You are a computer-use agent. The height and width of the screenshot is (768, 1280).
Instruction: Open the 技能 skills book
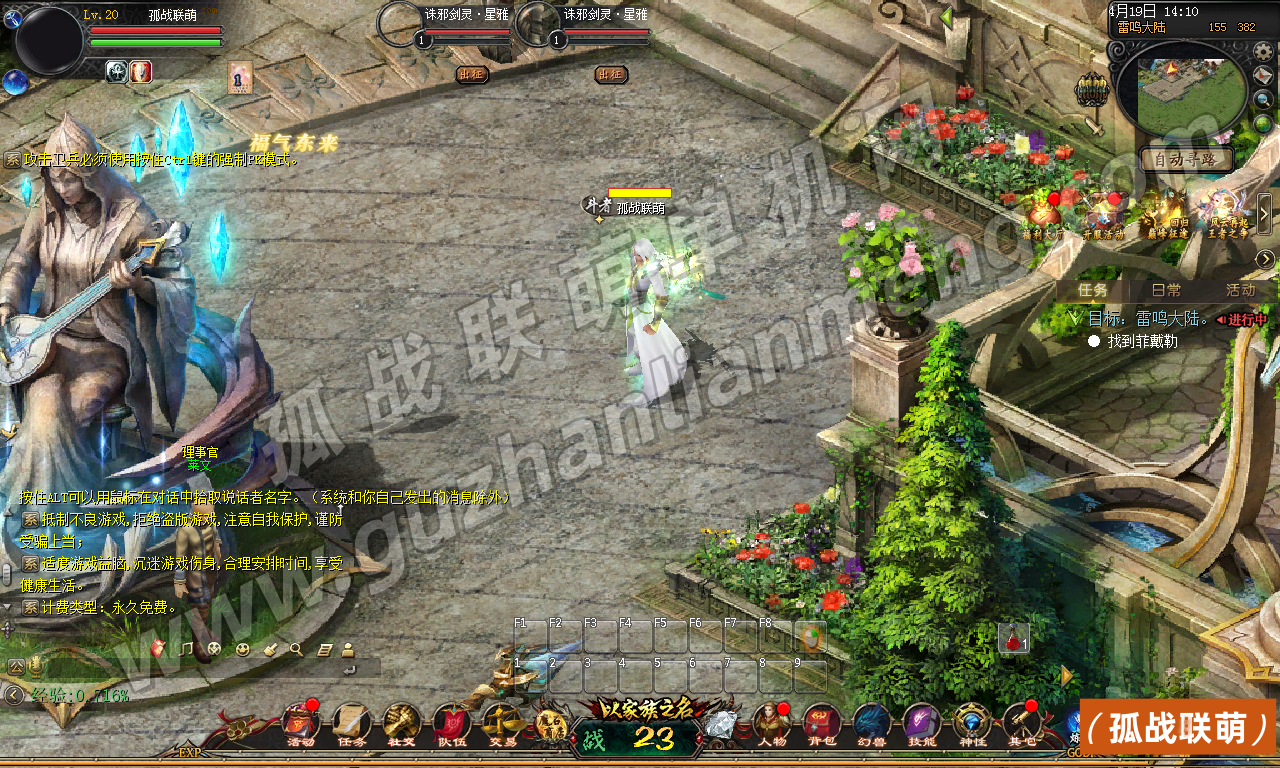point(921,724)
